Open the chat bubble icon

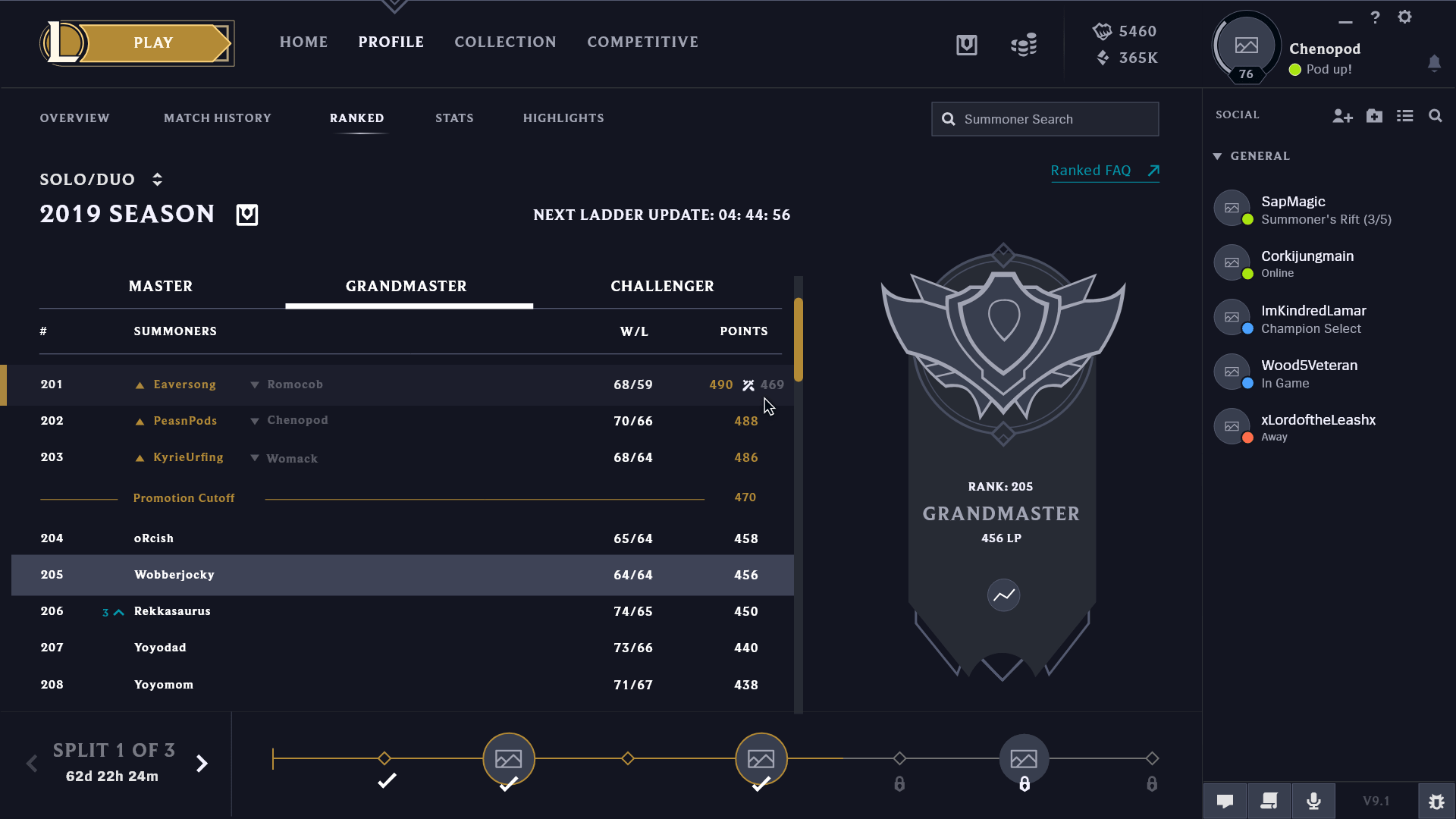1225,801
